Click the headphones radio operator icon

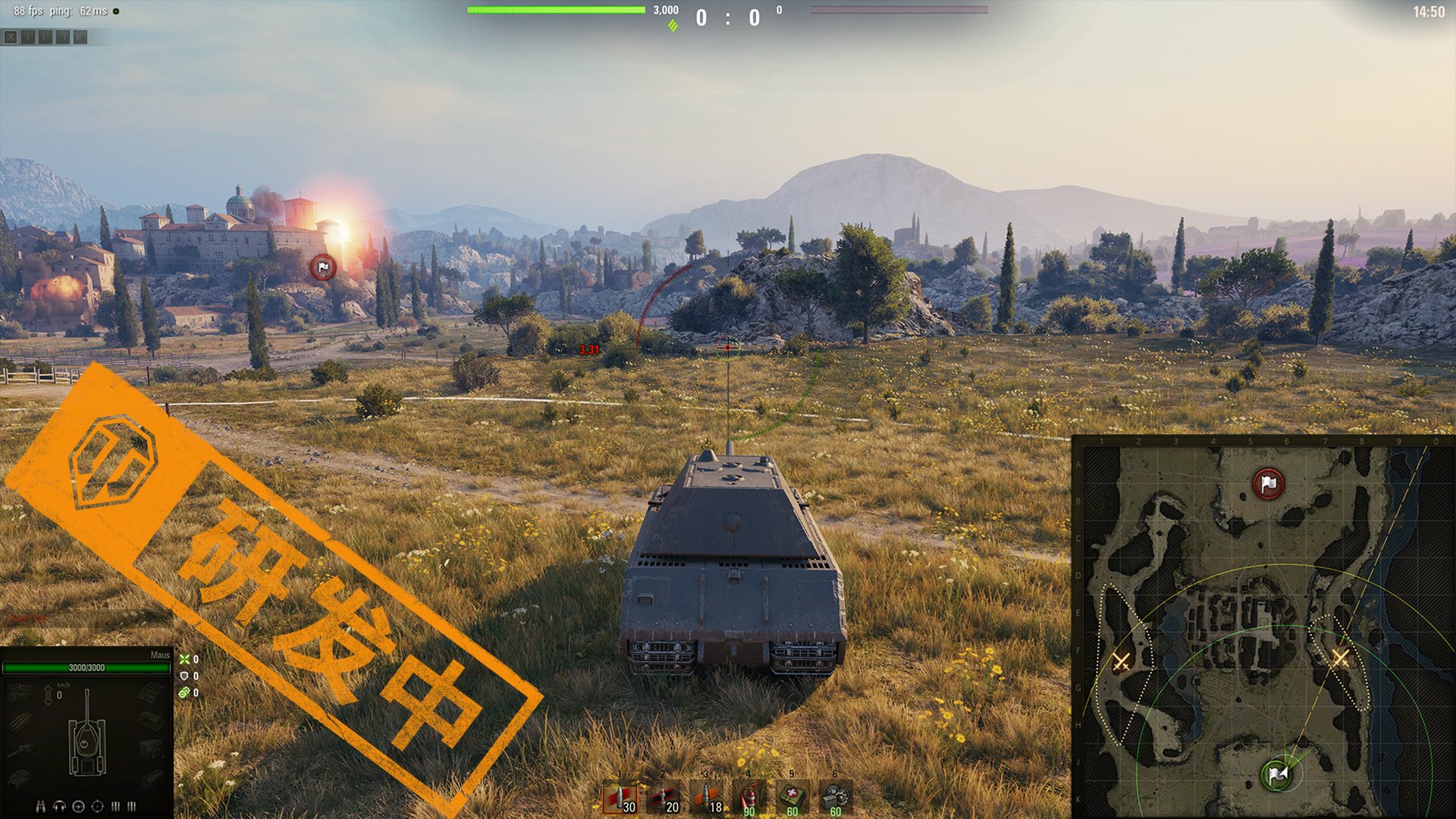(x=60, y=806)
